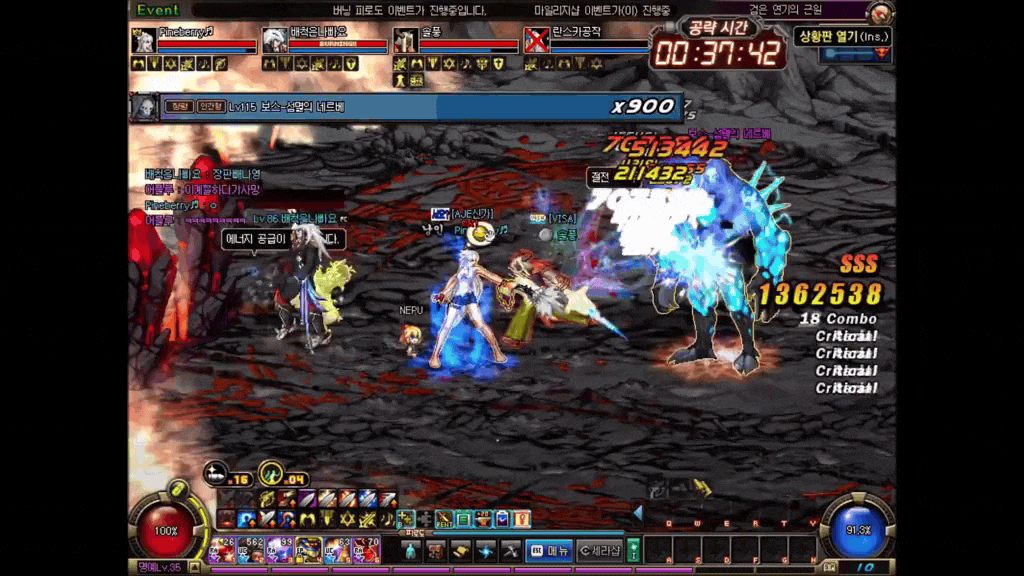
Task: Open the quest scroll icon
Action: [461, 550]
